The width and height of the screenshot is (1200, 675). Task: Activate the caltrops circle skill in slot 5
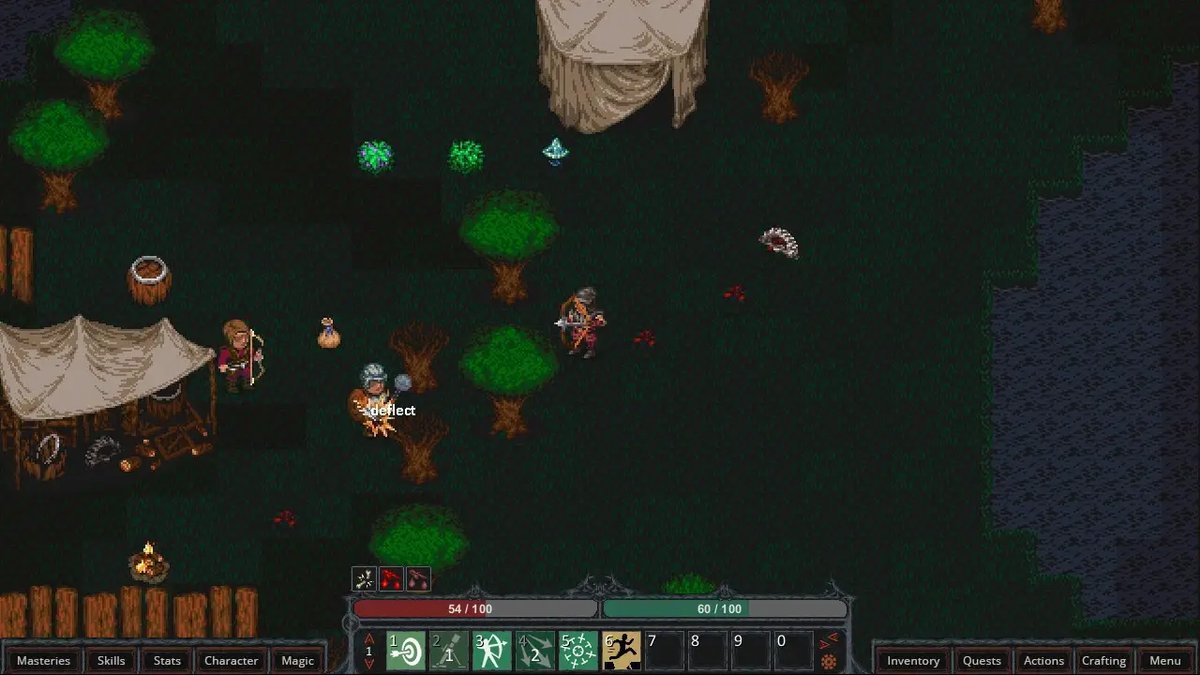tap(578, 651)
